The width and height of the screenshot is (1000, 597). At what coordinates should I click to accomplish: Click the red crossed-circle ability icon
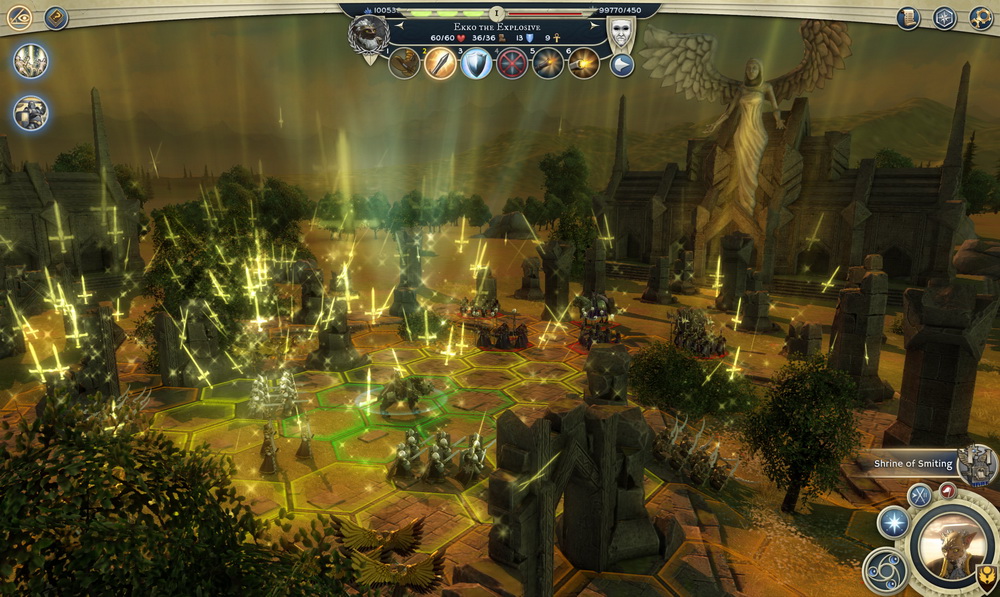[512, 63]
